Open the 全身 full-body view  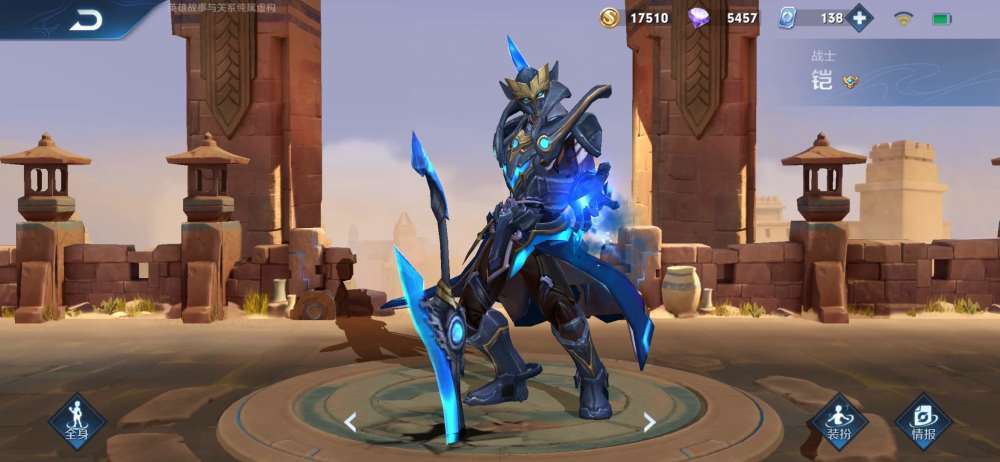click(77, 419)
